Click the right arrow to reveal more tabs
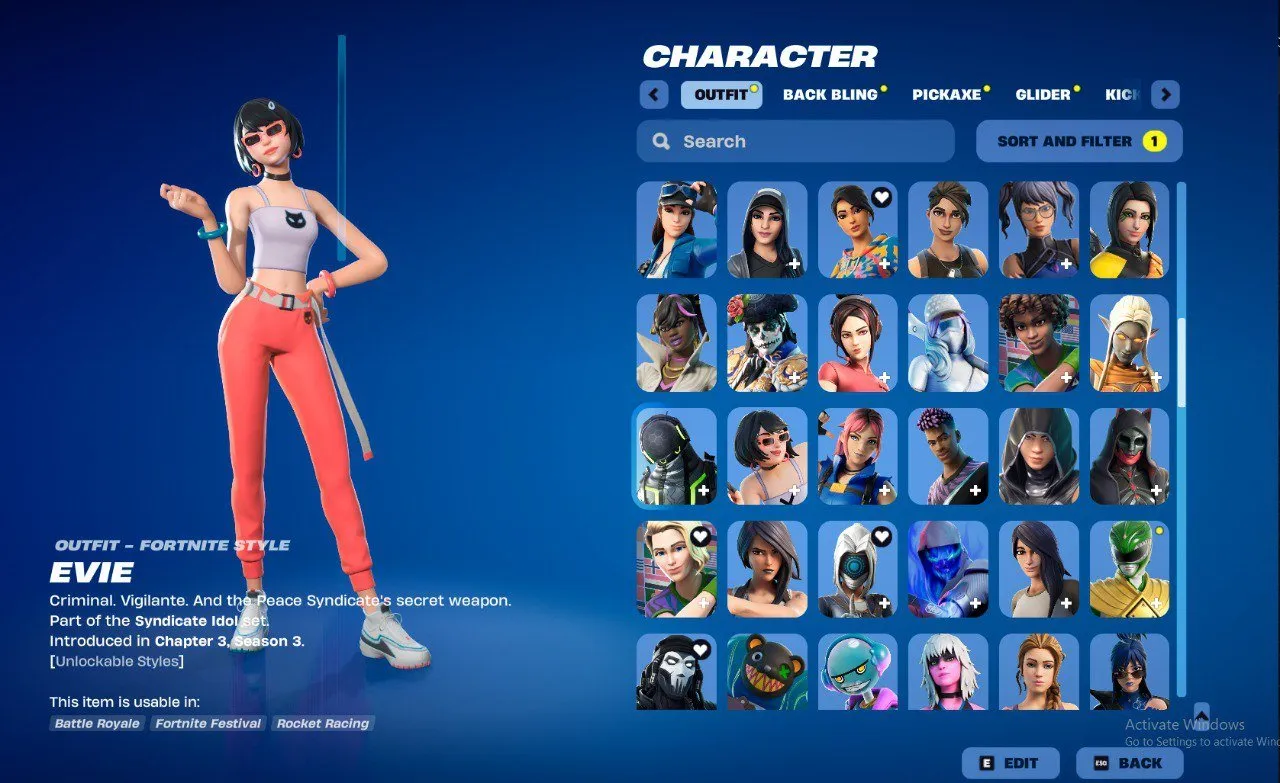 [1166, 93]
